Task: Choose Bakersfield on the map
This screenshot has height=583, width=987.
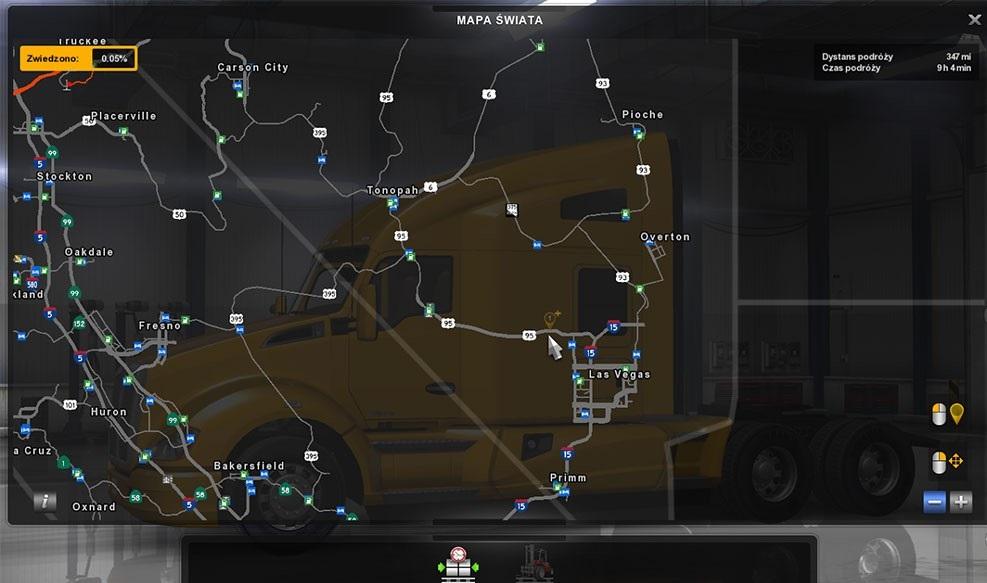Action: (x=249, y=466)
